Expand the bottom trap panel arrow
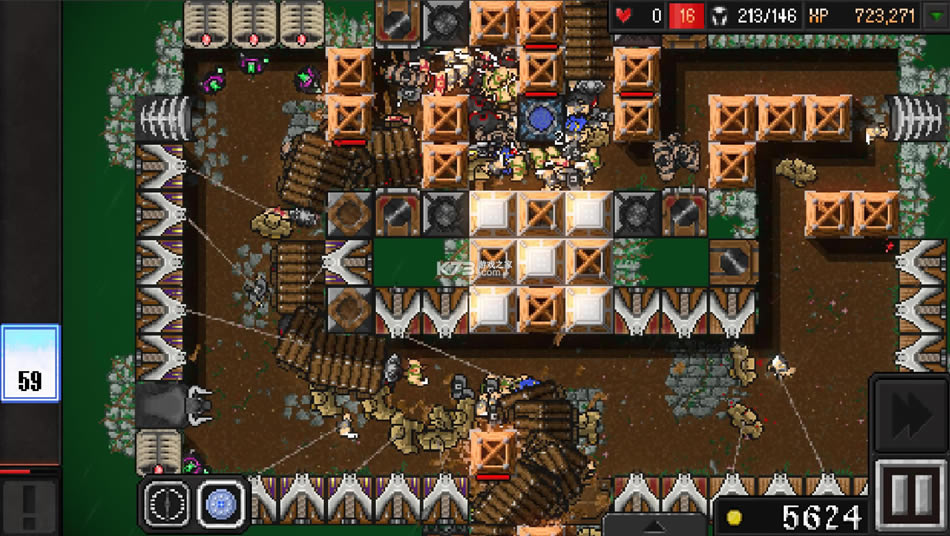 [x=657, y=525]
